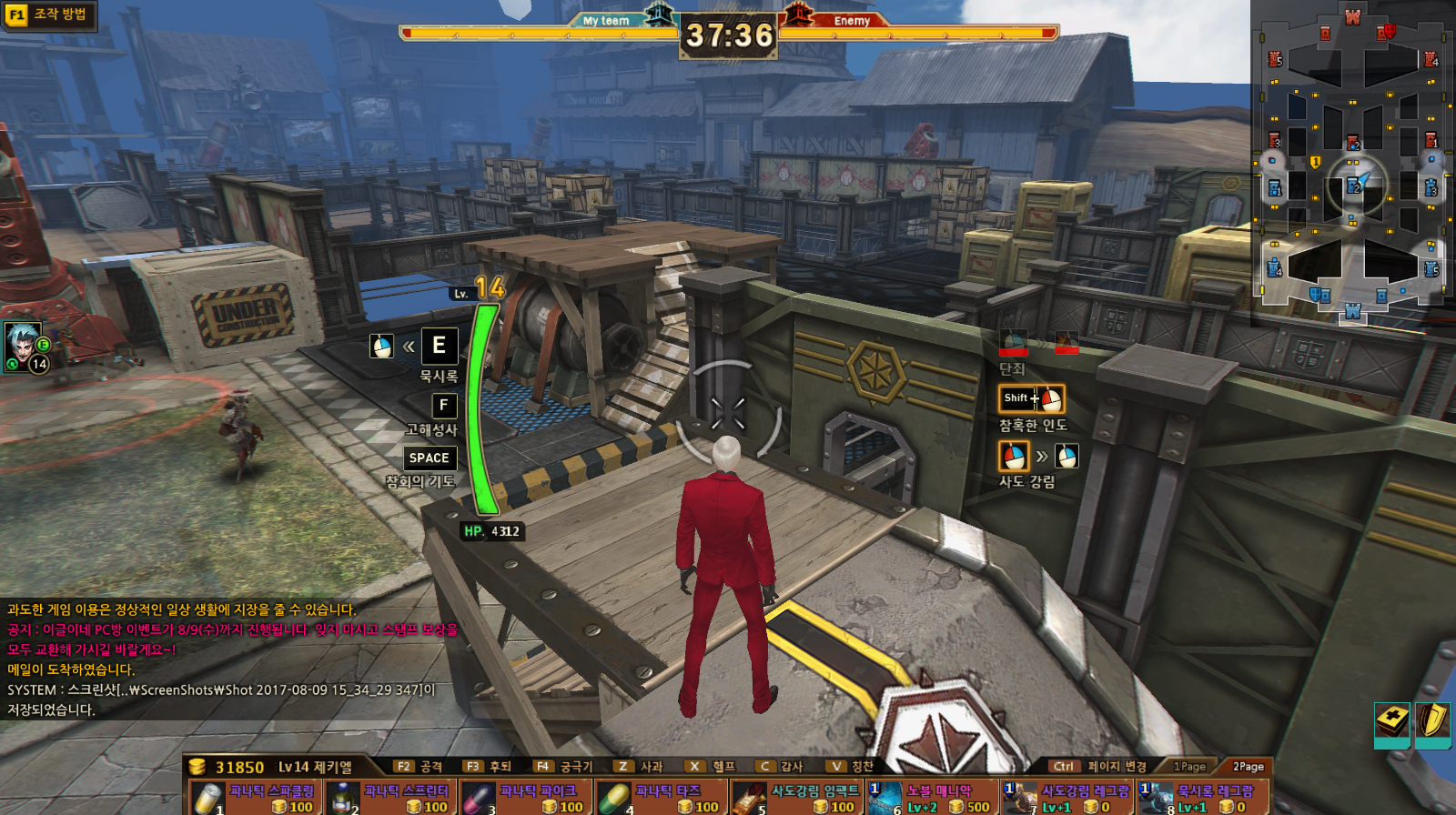Viewport: 1456px width, 815px height.
Task: Click the minimap
Action: click(x=1352, y=164)
